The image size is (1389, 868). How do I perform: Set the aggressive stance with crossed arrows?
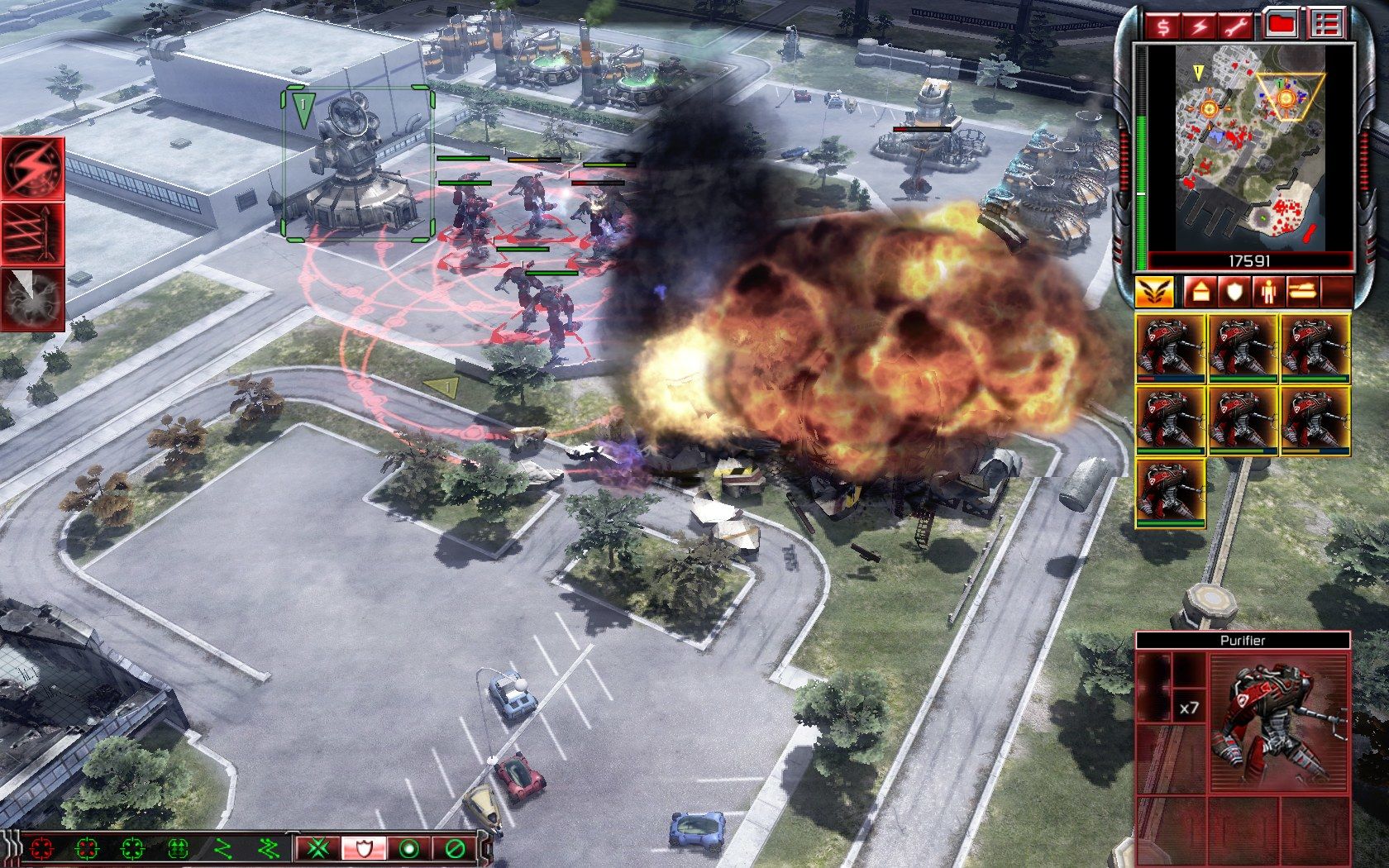[x=318, y=848]
